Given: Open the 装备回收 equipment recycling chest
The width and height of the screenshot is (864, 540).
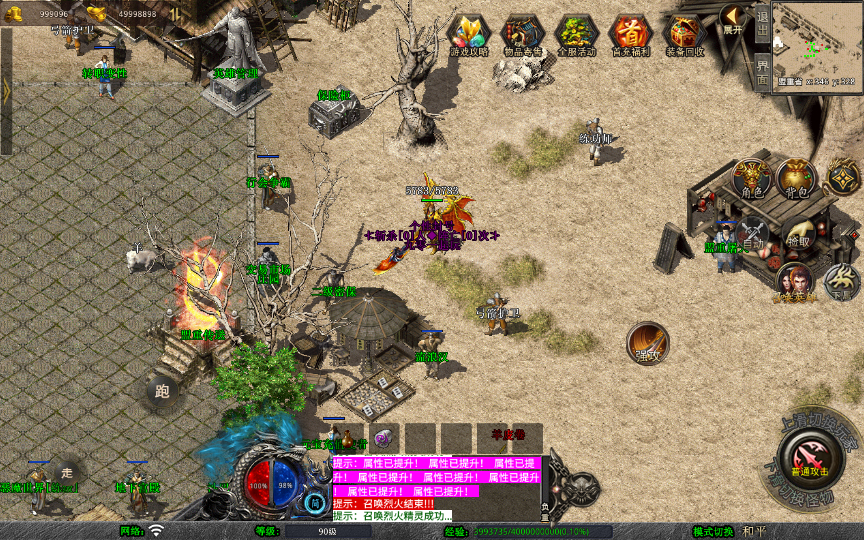Looking at the screenshot, I should click(684, 34).
